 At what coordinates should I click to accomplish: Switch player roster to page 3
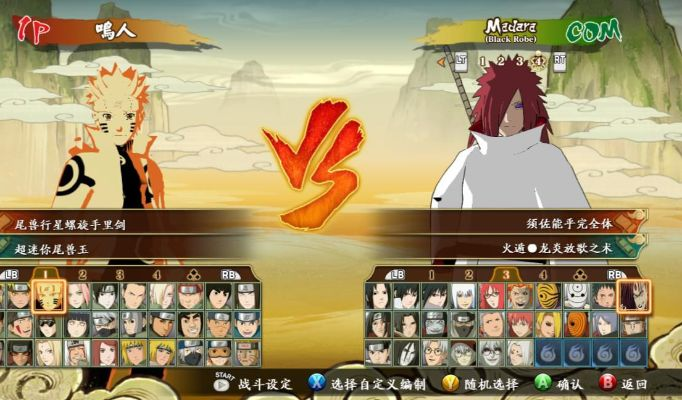[x=119, y=274]
